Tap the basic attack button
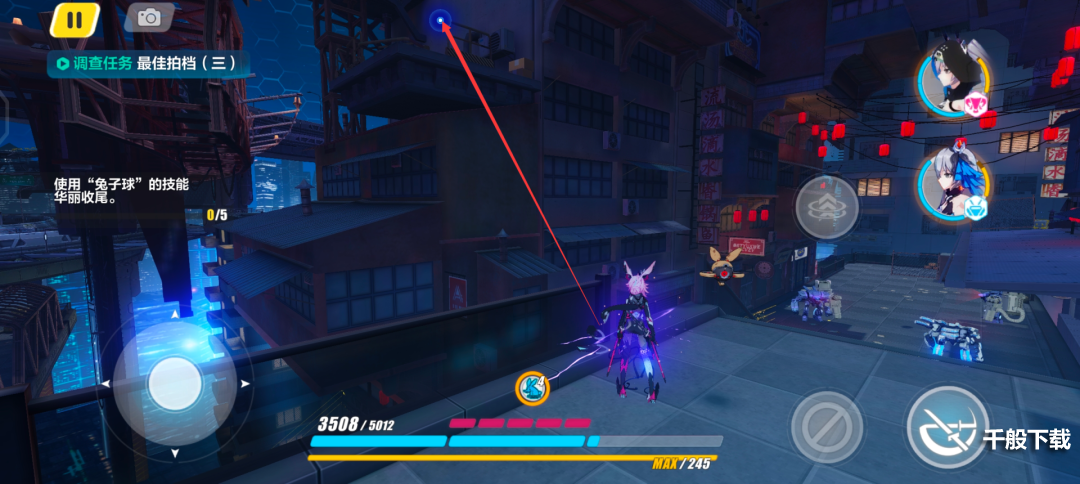The height and width of the screenshot is (484, 1080). click(947, 428)
